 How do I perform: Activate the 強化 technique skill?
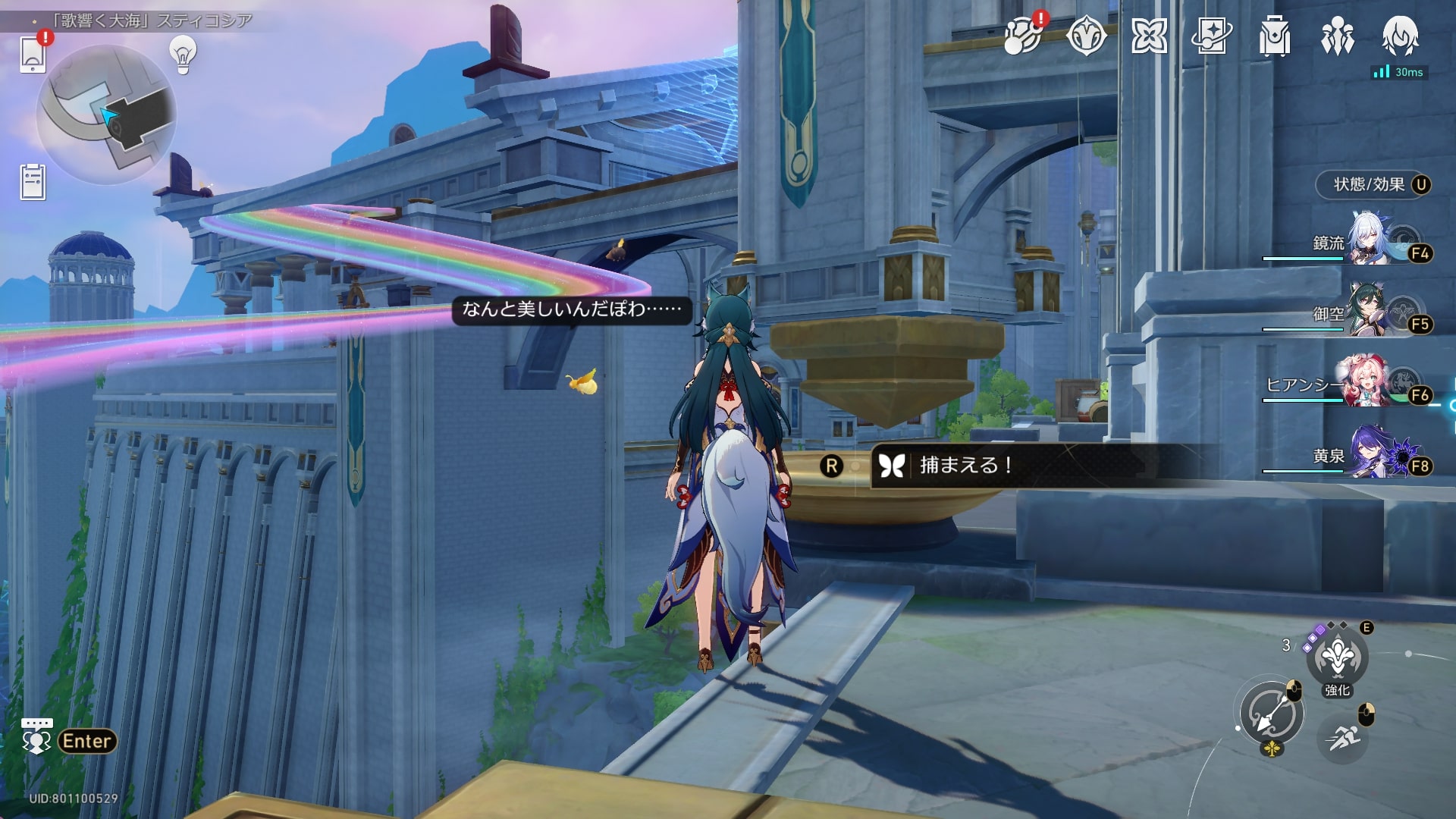[1337, 657]
